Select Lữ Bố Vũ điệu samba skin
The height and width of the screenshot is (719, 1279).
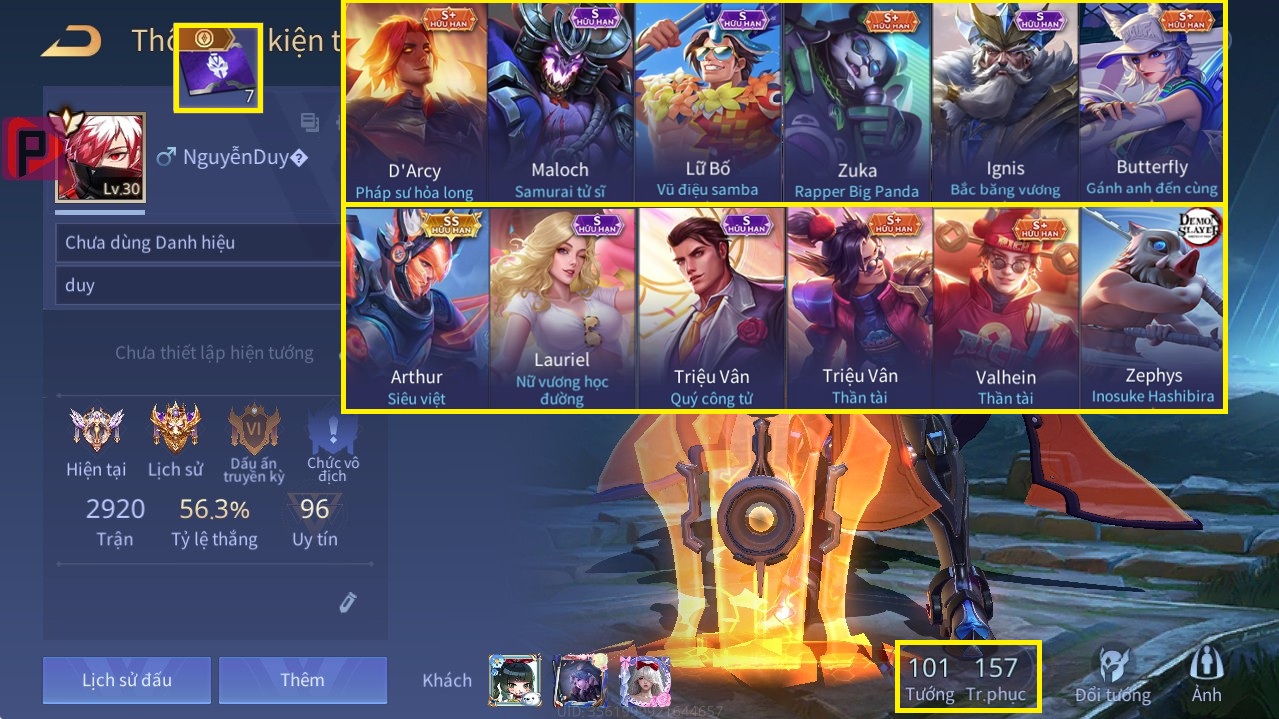tap(707, 103)
